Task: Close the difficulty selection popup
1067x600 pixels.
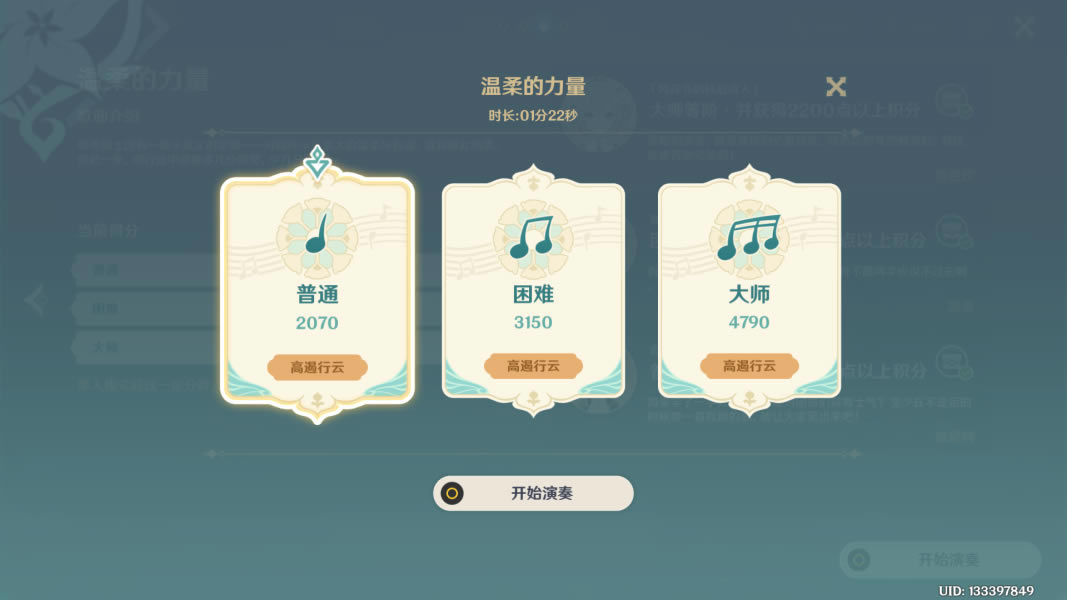Action: [836, 87]
